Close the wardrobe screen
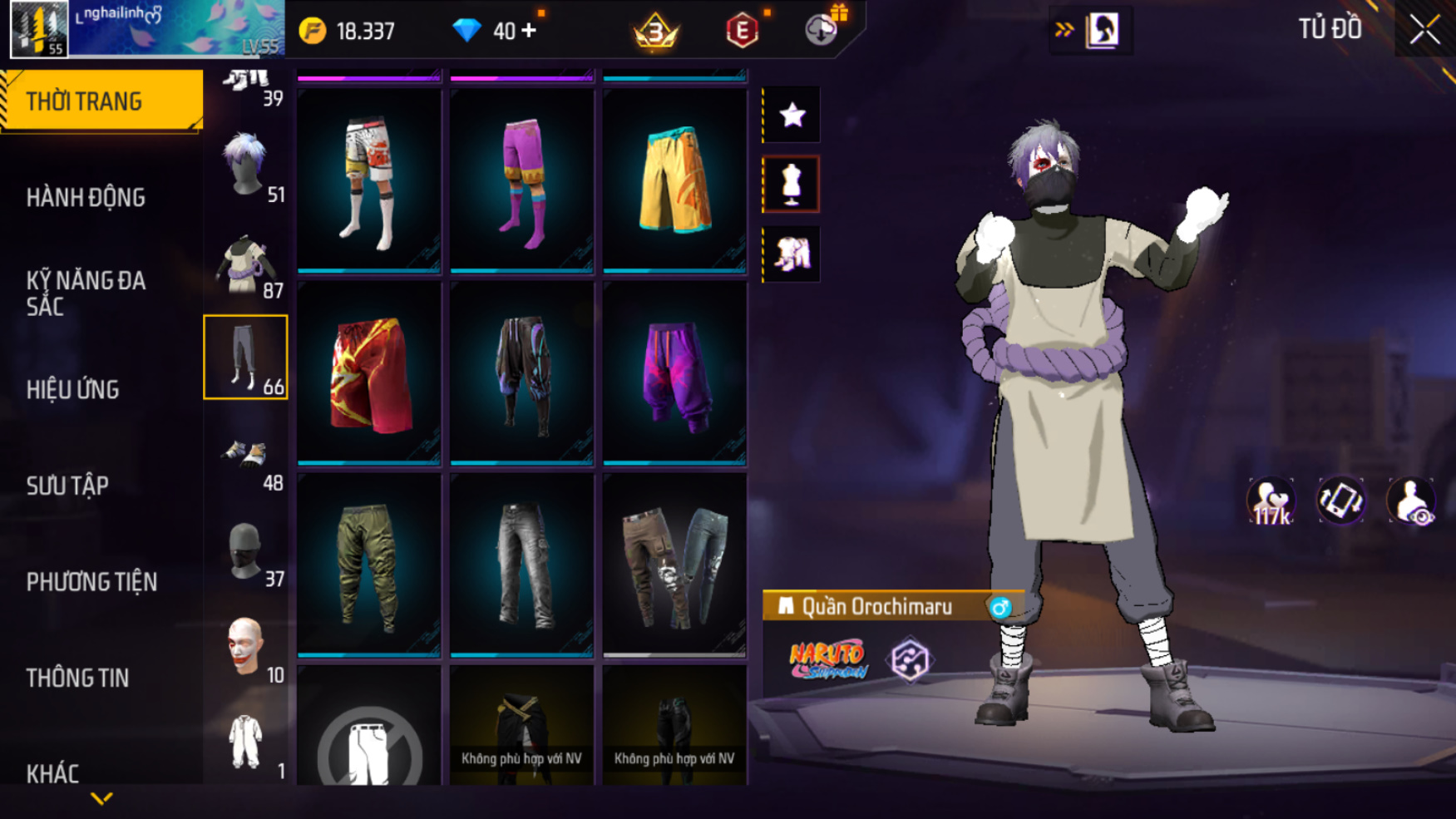 pyautogui.click(x=1424, y=30)
